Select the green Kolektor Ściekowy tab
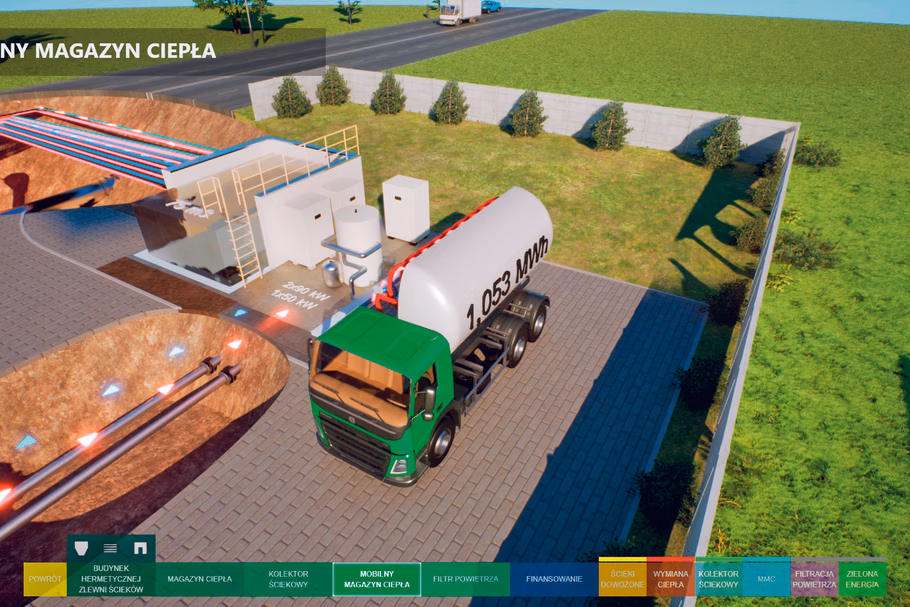910x607 pixels. click(288, 579)
